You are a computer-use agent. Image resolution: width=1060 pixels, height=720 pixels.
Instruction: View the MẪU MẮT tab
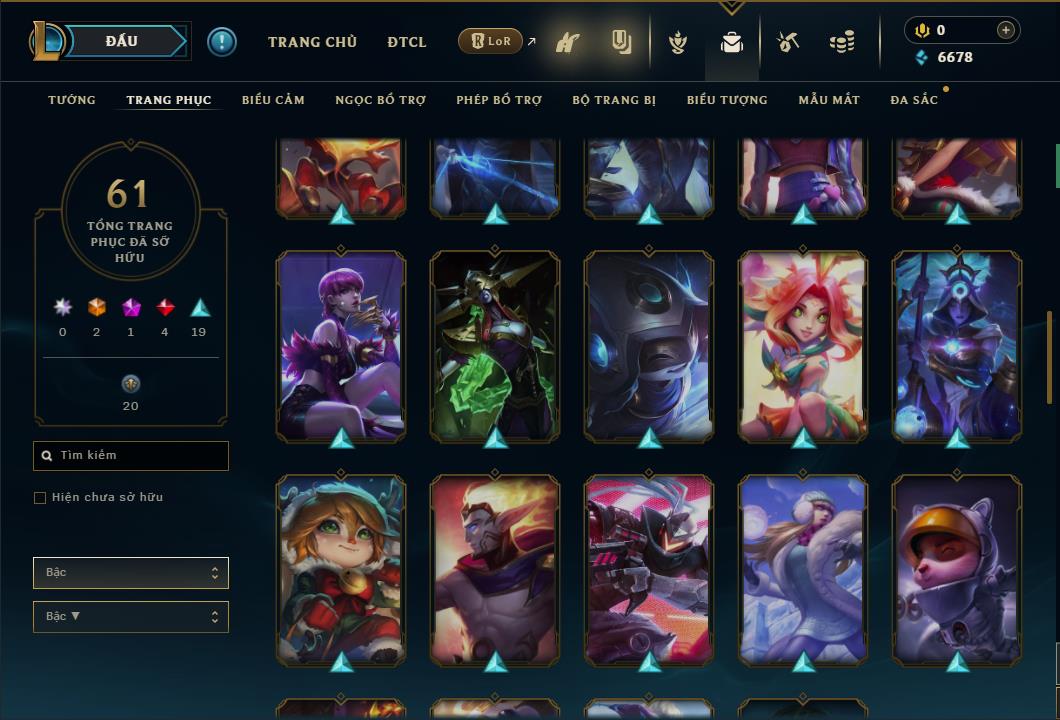click(x=829, y=100)
